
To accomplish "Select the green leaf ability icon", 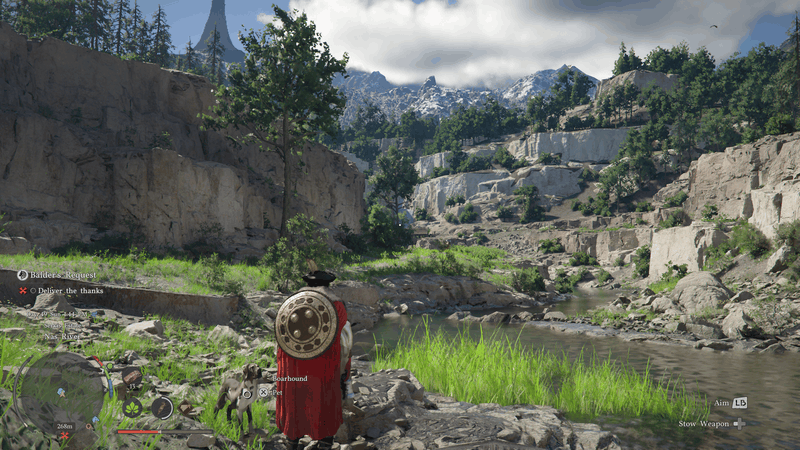I will pyautogui.click(x=132, y=407).
